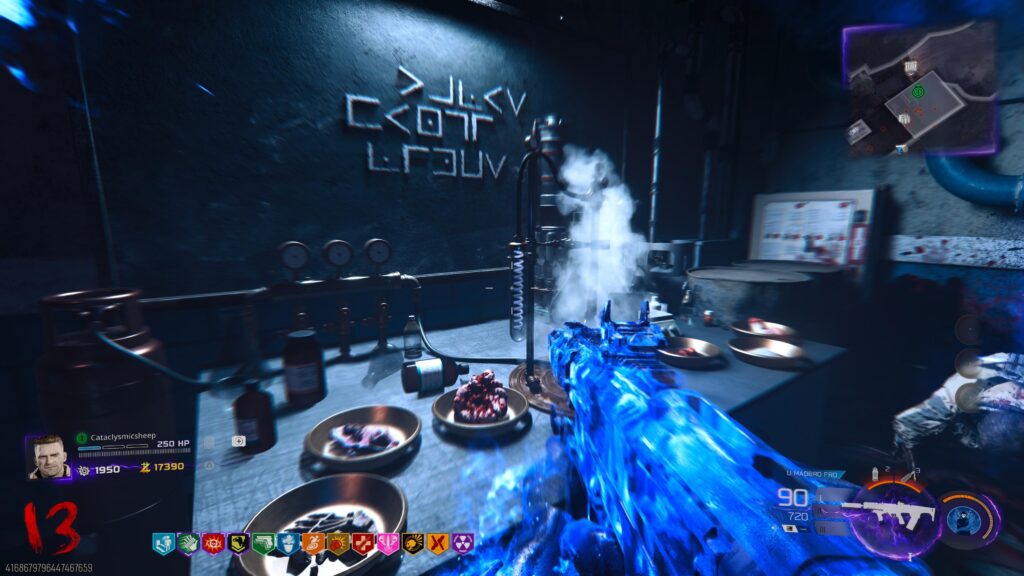
Task: Select the red cross perk icon
Action: click(x=362, y=543)
